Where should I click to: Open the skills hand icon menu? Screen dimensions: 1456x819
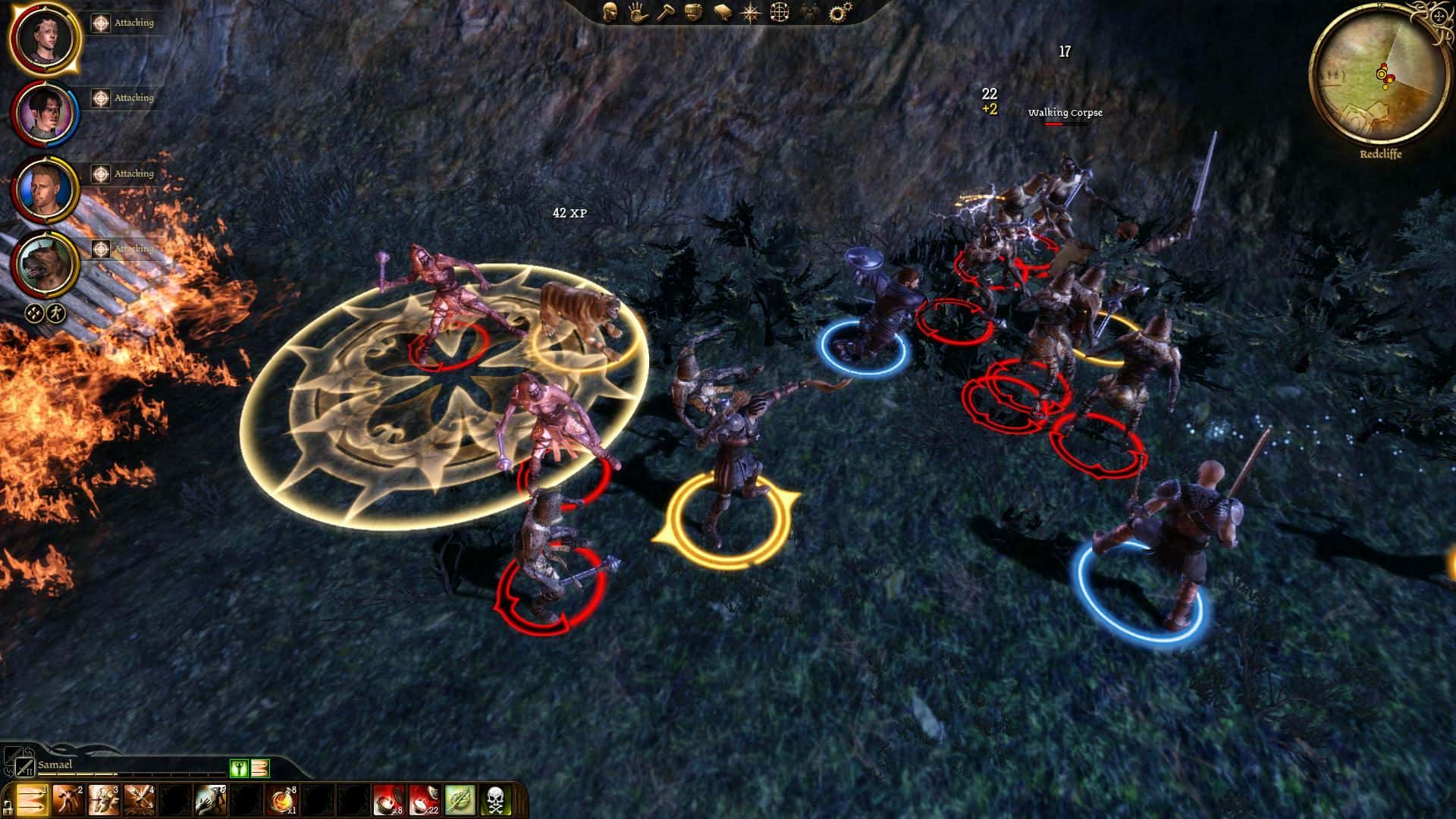pyautogui.click(x=637, y=12)
